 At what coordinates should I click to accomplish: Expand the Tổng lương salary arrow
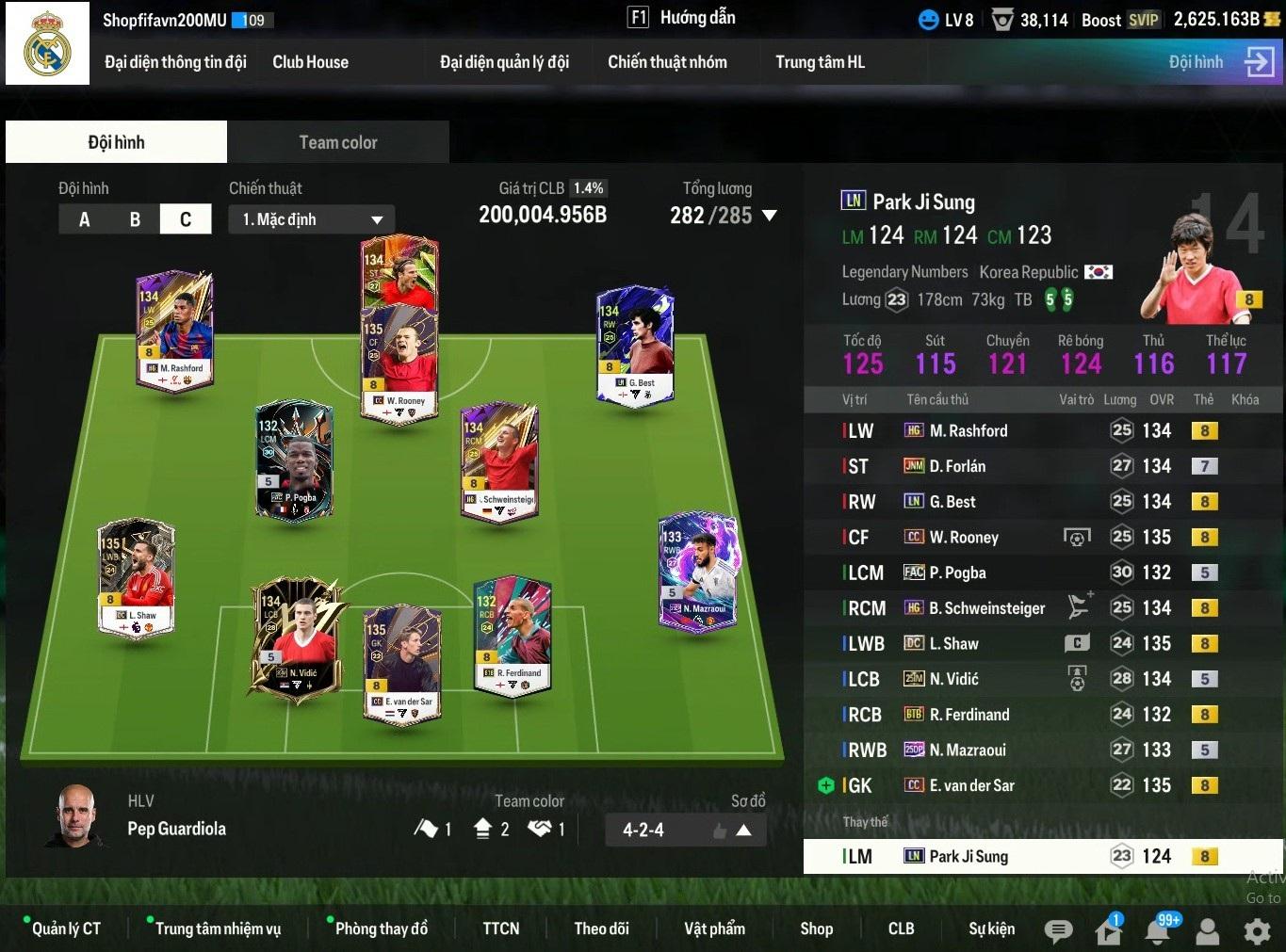[x=770, y=216]
